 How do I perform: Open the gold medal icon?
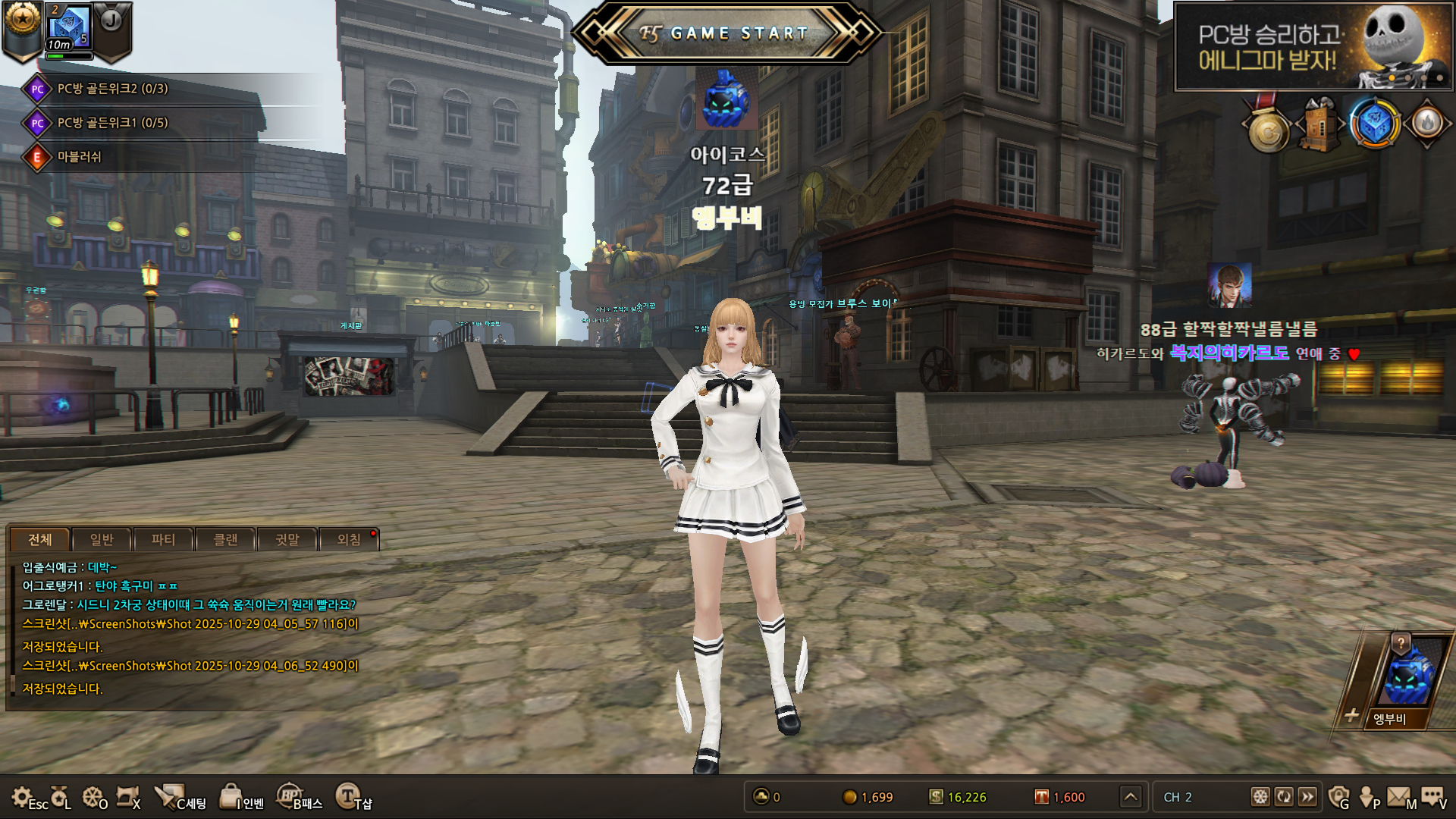pos(1269,130)
